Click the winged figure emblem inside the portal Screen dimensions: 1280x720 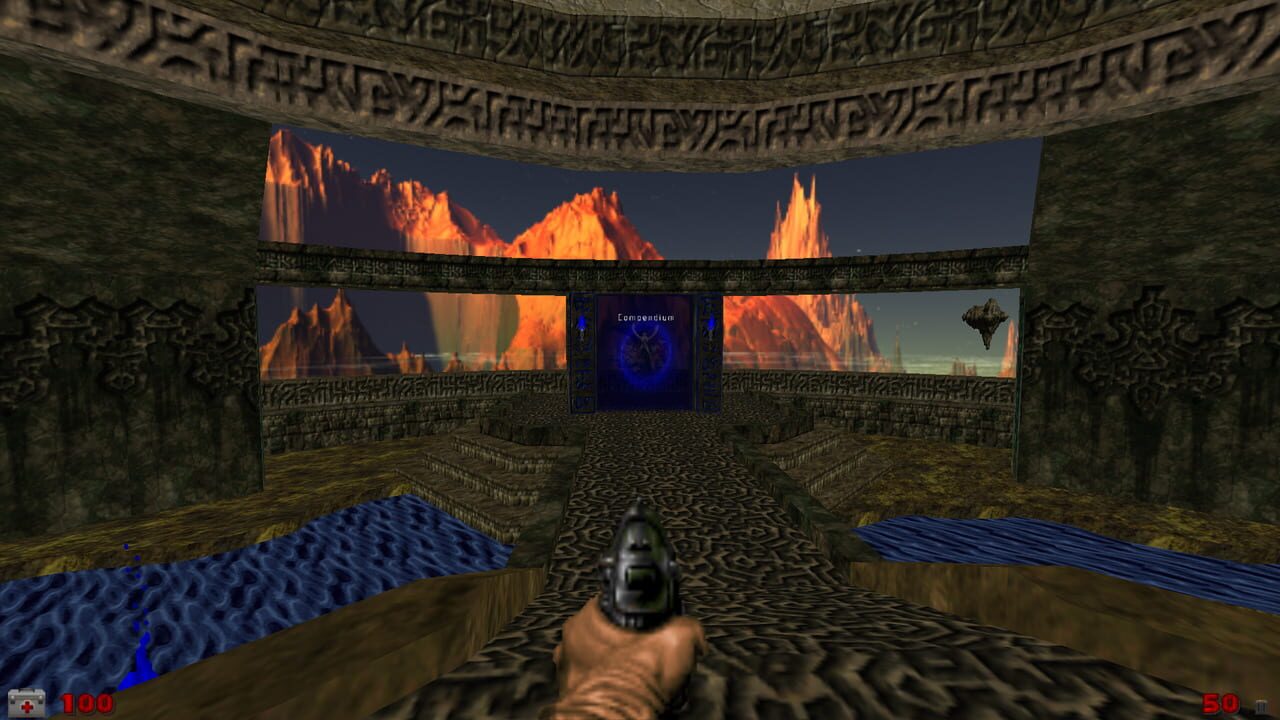[x=647, y=338]
